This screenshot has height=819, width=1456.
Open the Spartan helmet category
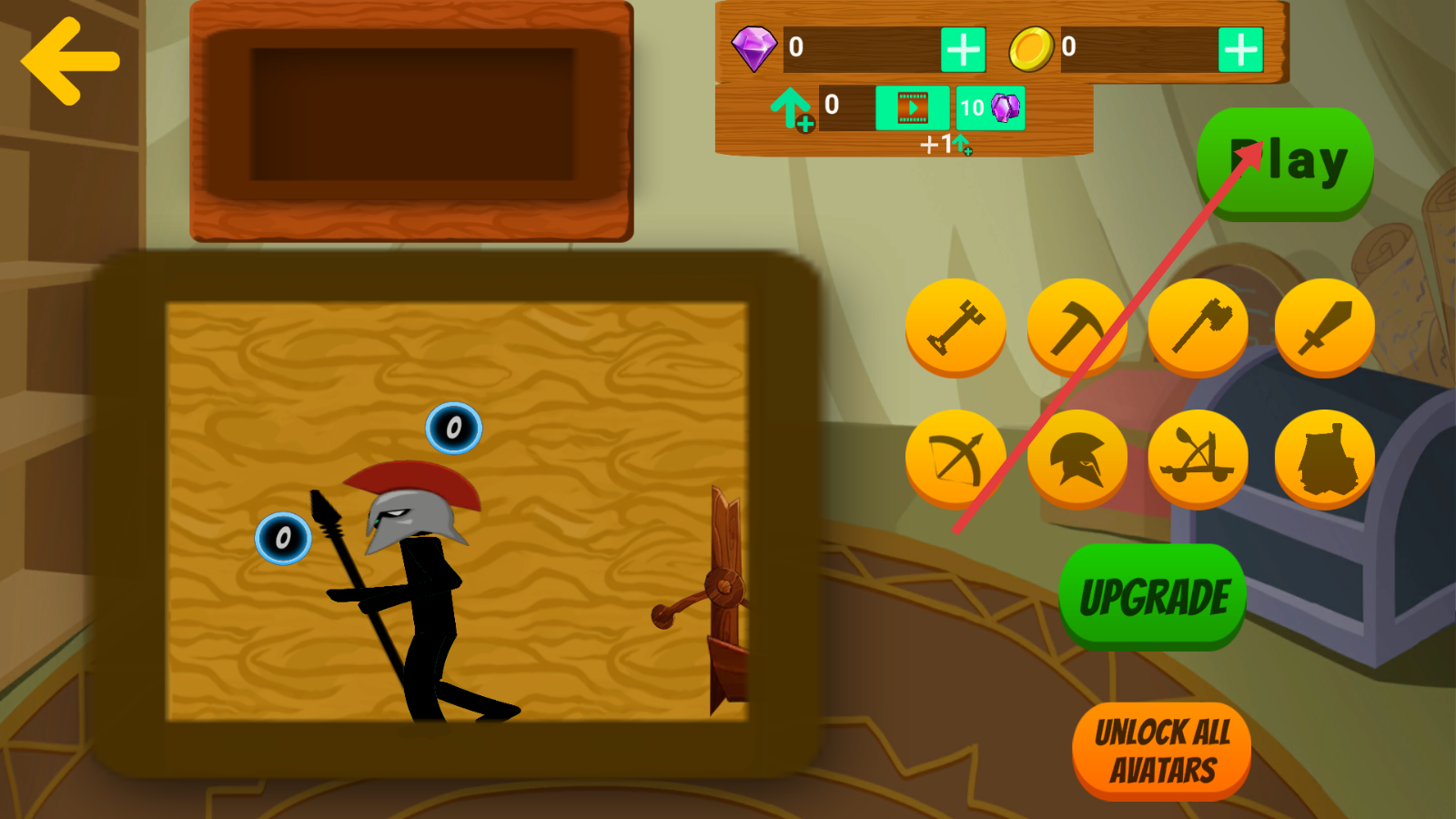pos(1077,458)
